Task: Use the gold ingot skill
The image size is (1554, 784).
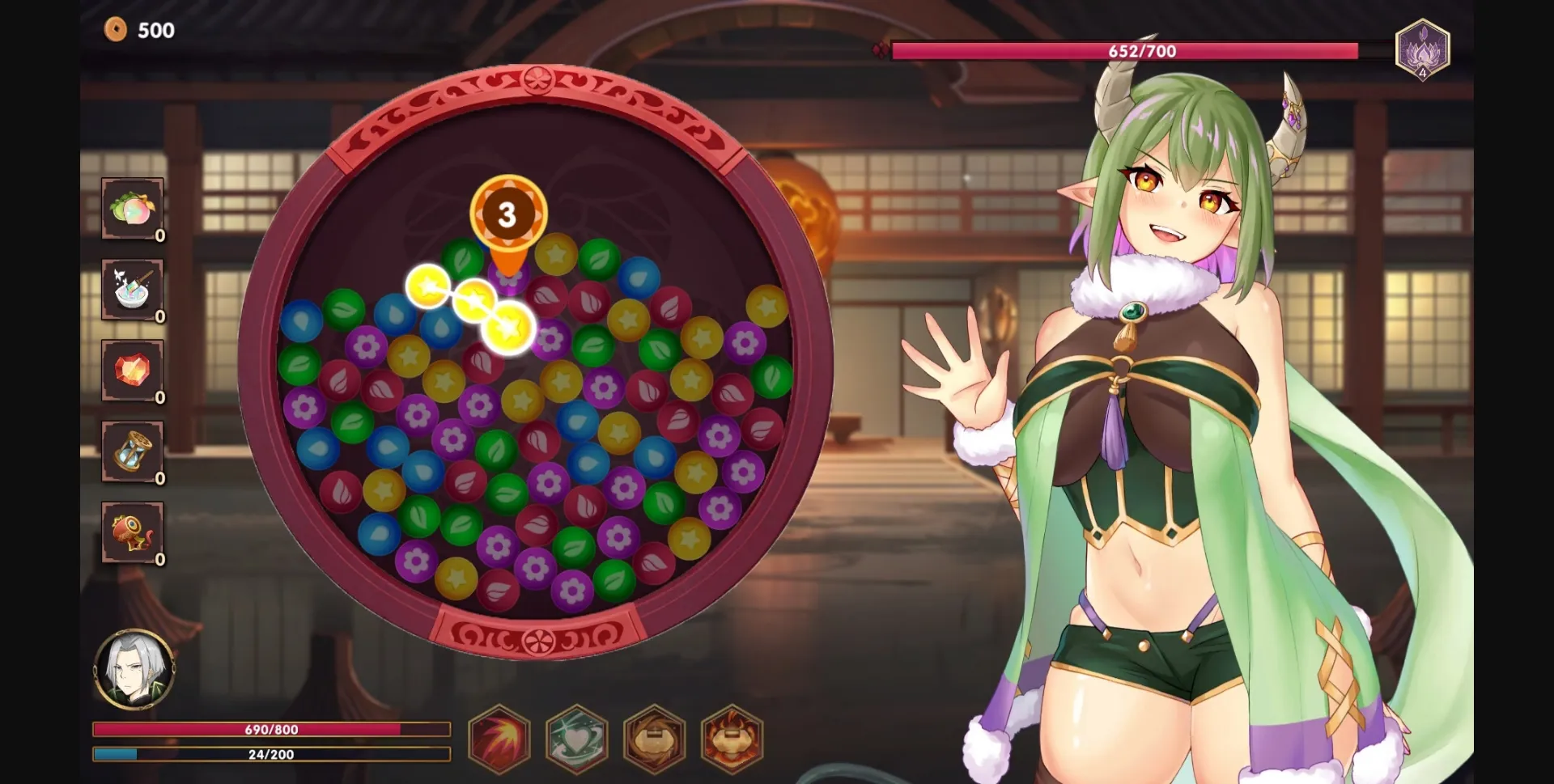Action: click(x=656, y=741)
